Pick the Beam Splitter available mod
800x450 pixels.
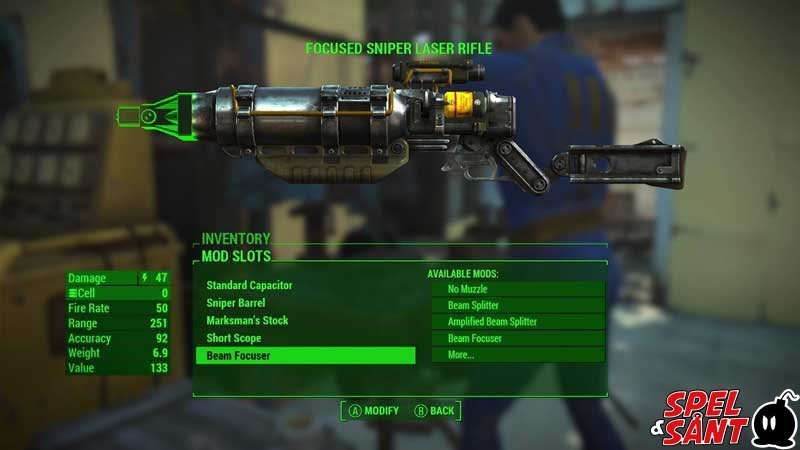point(518,305)
